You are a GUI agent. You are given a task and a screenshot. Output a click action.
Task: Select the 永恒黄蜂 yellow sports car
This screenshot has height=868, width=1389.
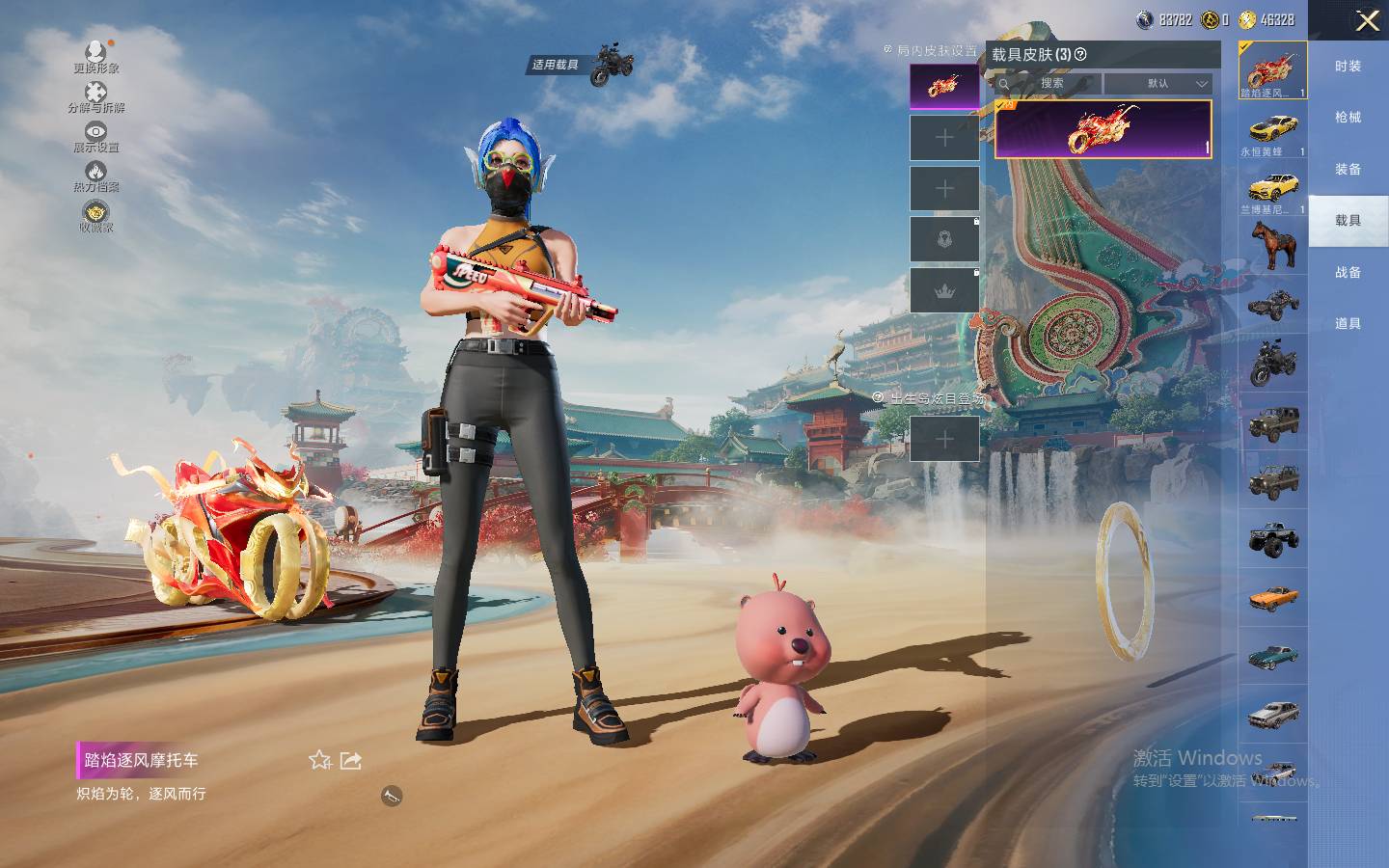click(x=1272, y=132)
